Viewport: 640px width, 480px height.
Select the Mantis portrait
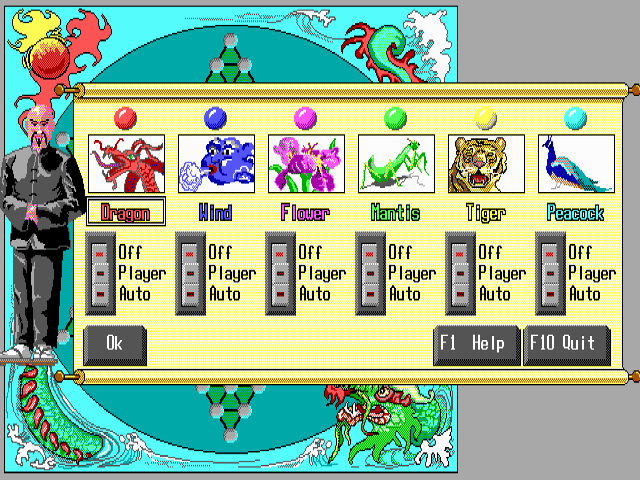coord(396,164)
